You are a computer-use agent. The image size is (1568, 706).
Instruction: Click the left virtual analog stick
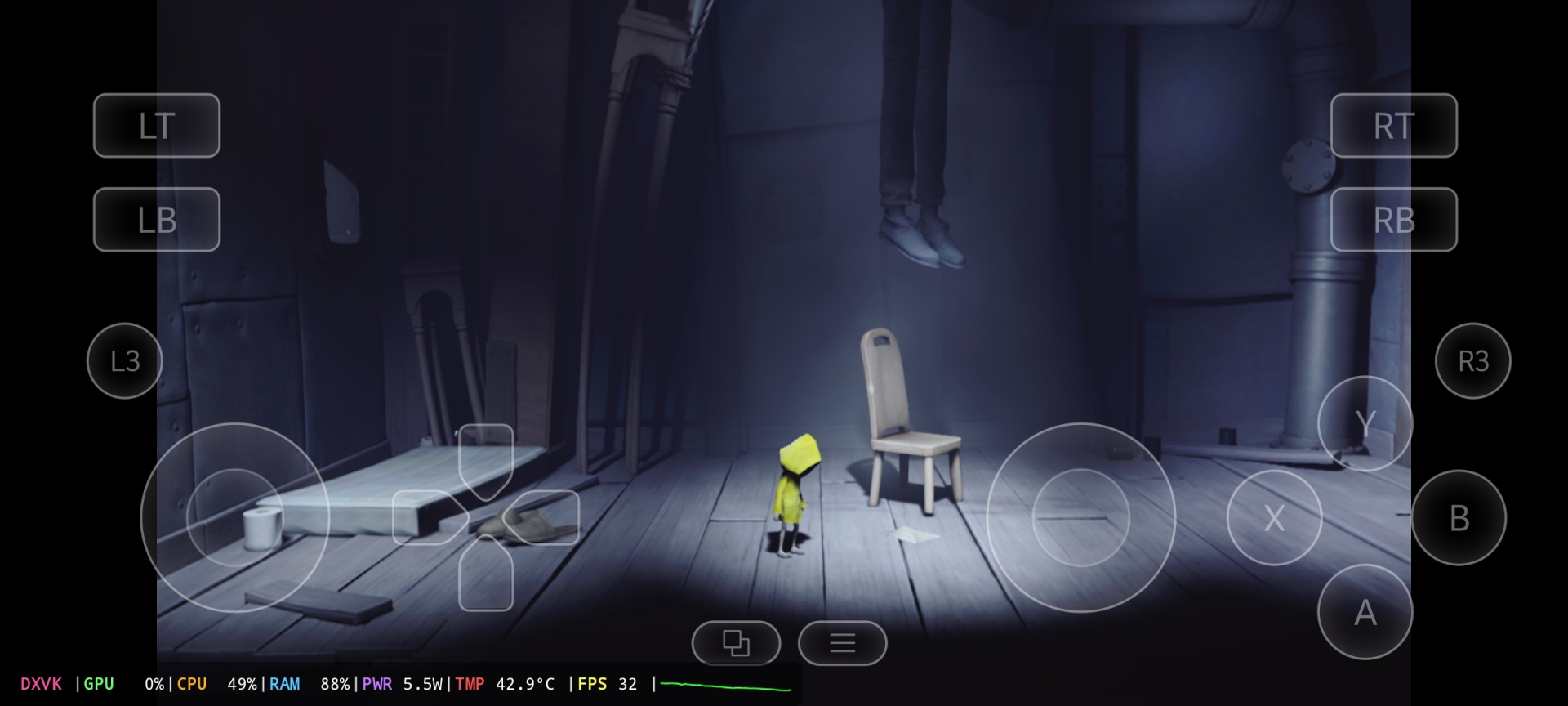(x=235, y=517)
